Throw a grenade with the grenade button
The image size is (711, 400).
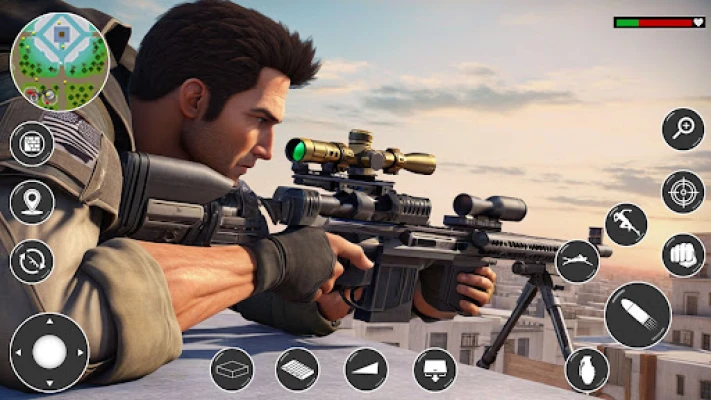click(587, 369)
